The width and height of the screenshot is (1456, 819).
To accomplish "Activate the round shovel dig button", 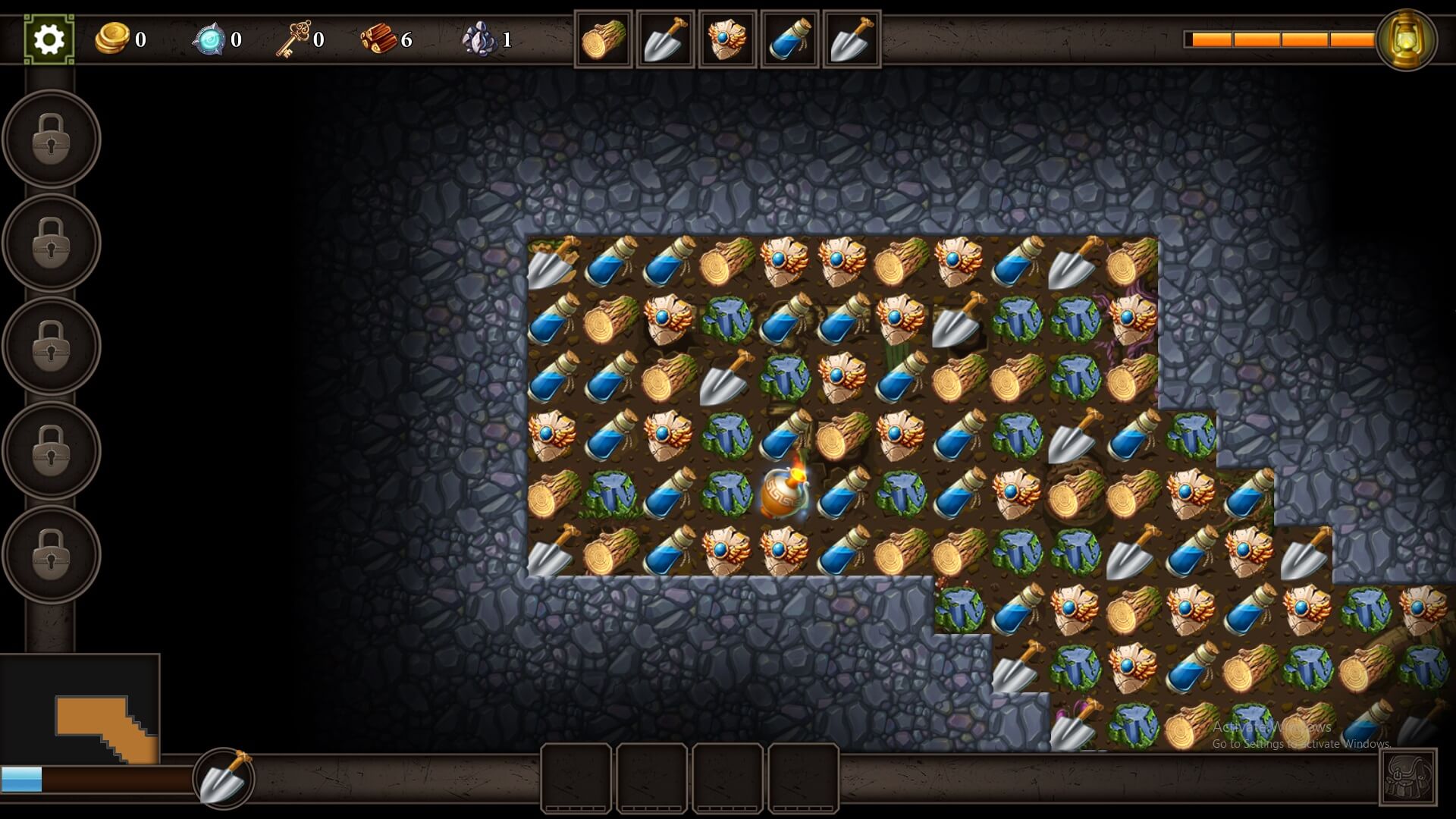I will 224,778.
